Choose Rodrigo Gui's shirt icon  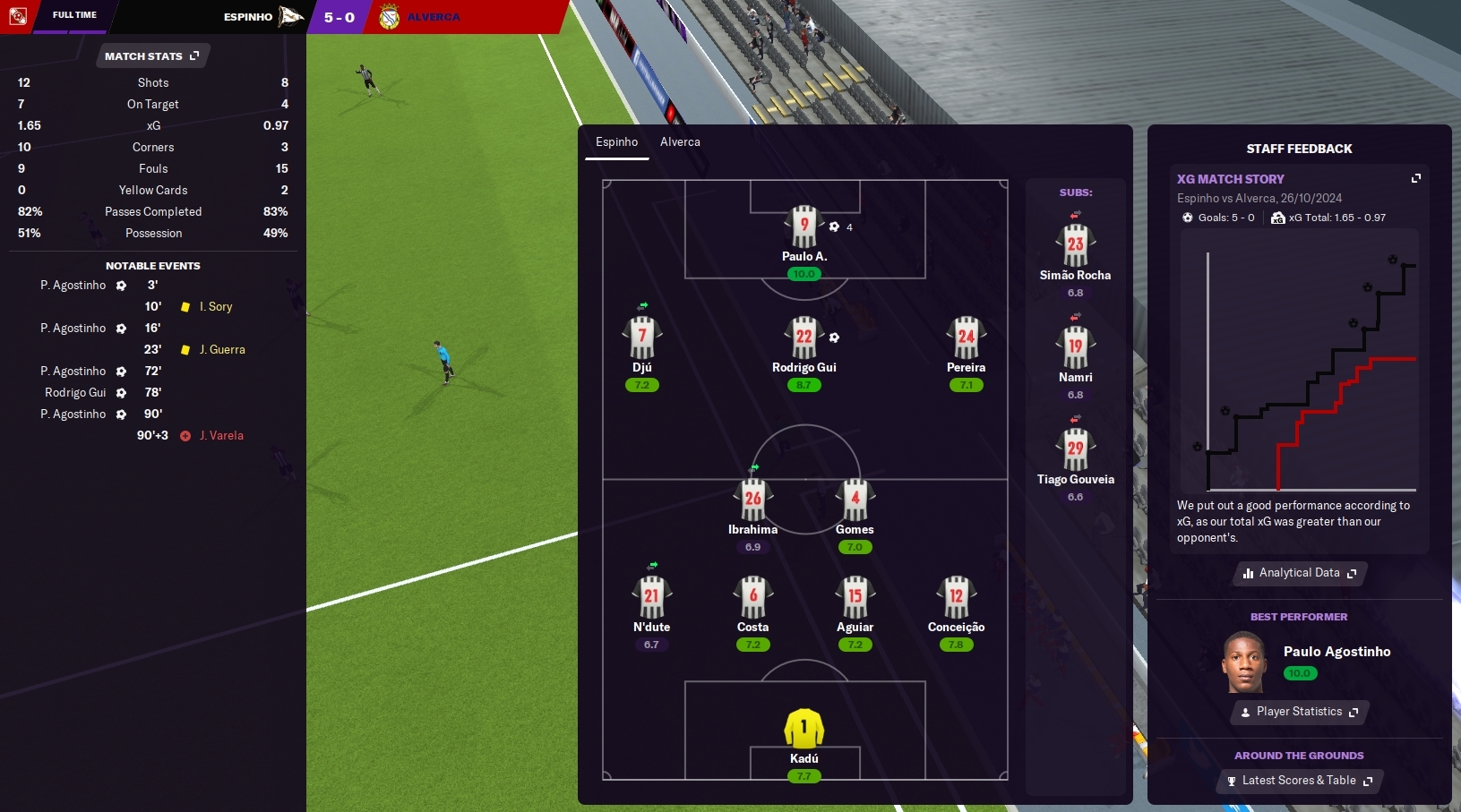[x=804, y=338]
